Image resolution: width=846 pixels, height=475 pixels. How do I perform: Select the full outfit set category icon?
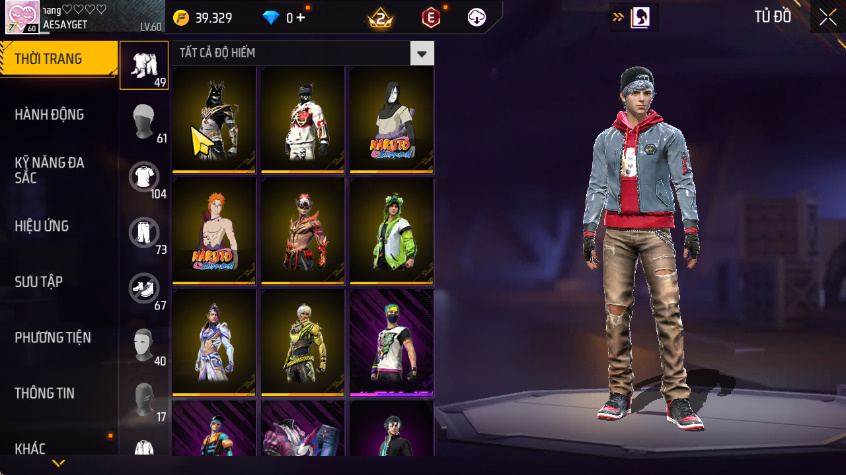(x=144, y=65)
